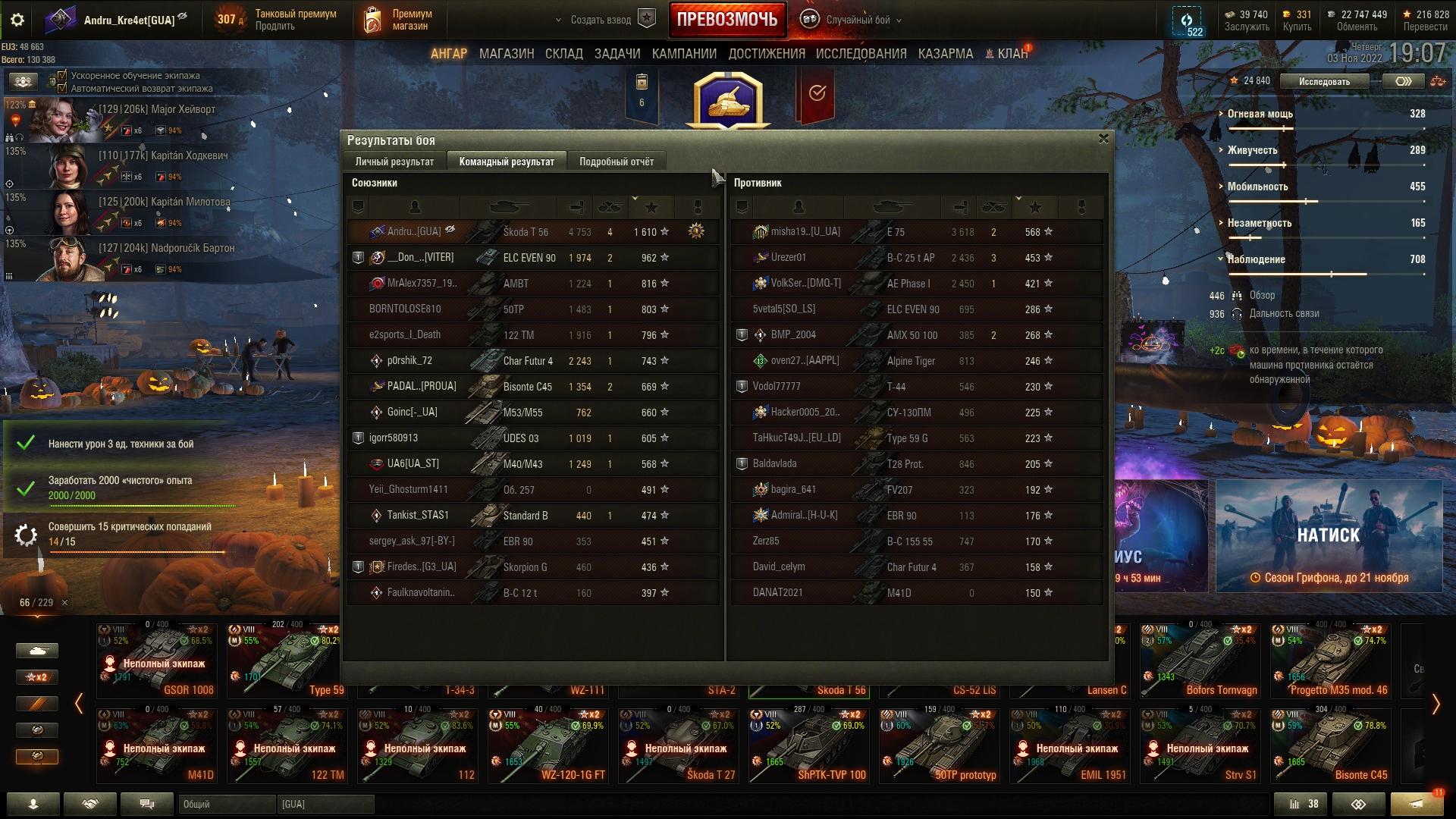This screenshot has width=1456, height=819.
Task: Choose the Bisonte C45 in the carousel
Action: click(x=1335, y=745)
